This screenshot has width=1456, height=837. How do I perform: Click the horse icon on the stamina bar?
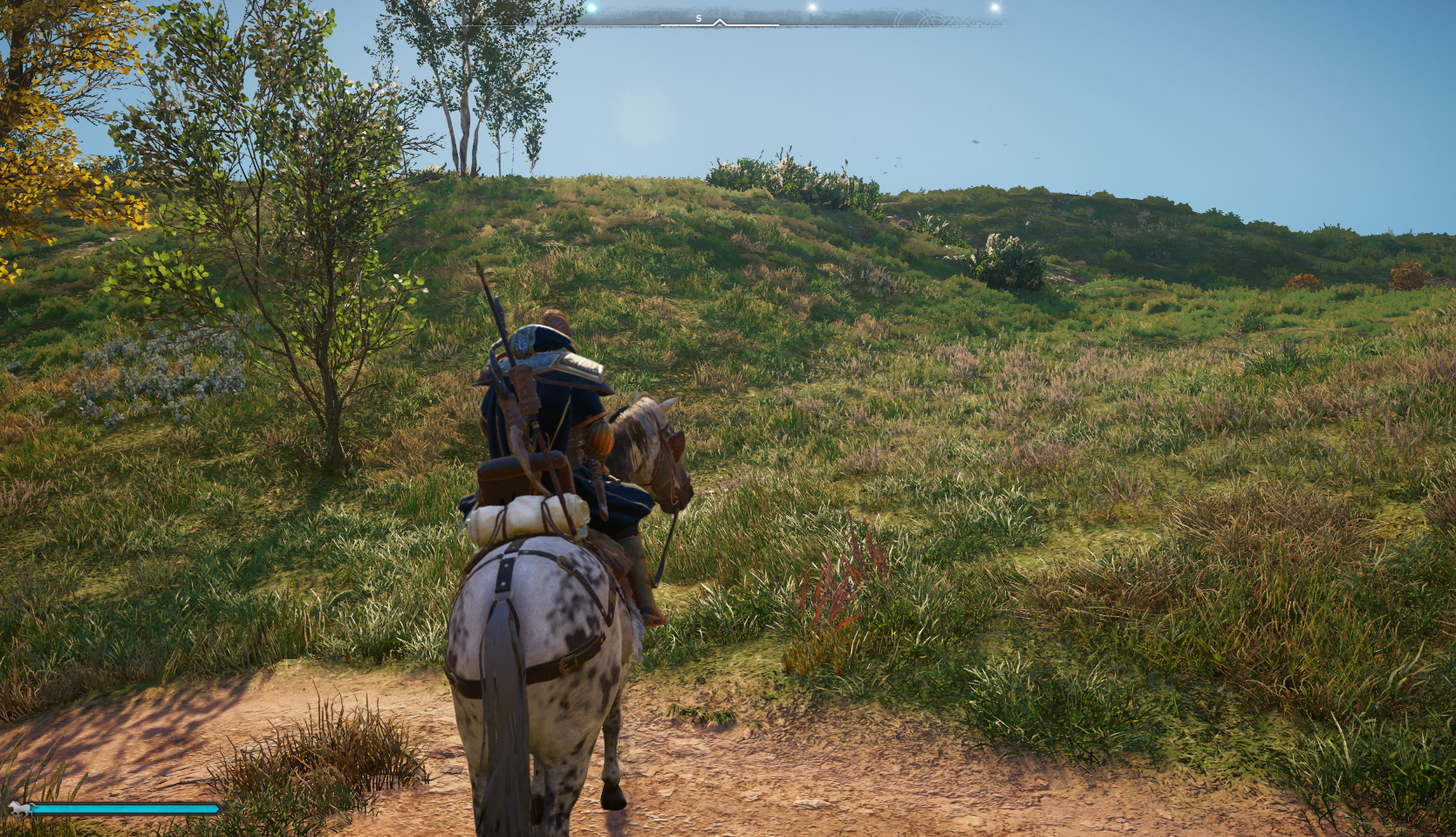tap(19, 809)
